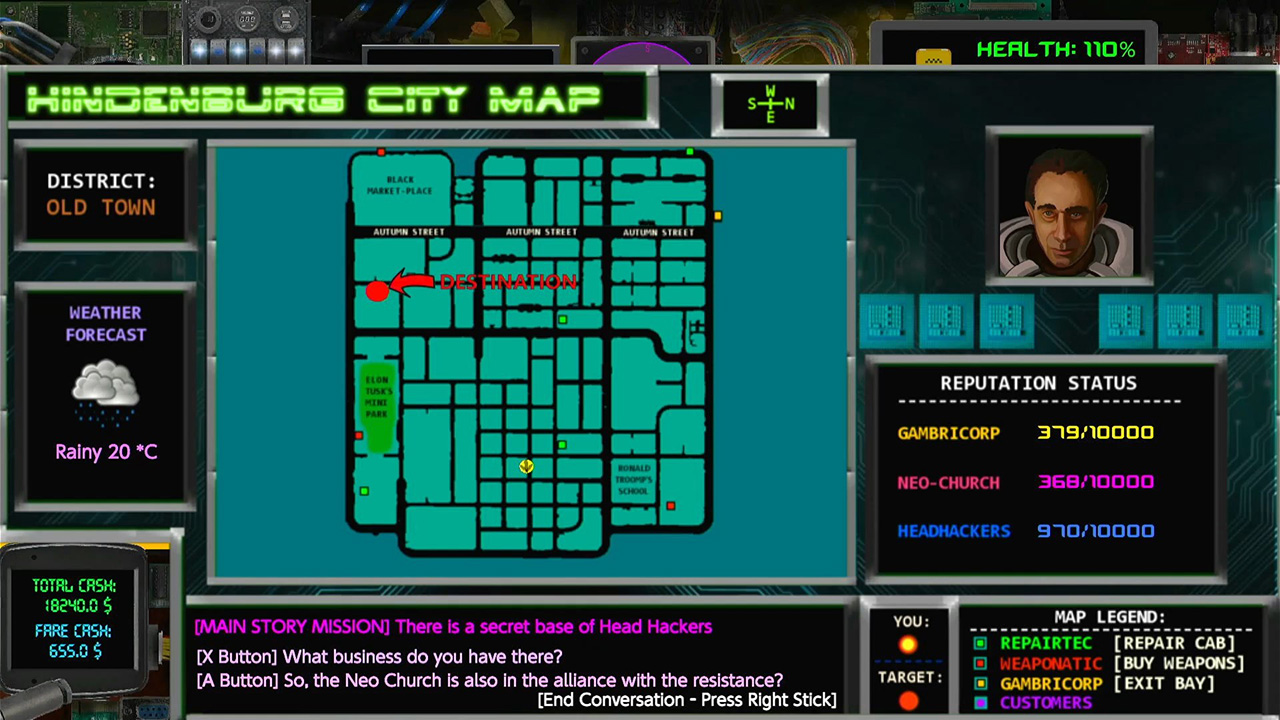Image resolution: width=1280 pixels, height=720 pixels.
Task: Collapse the MAP LEGEND panel
Action: (x=1110, y=617)
